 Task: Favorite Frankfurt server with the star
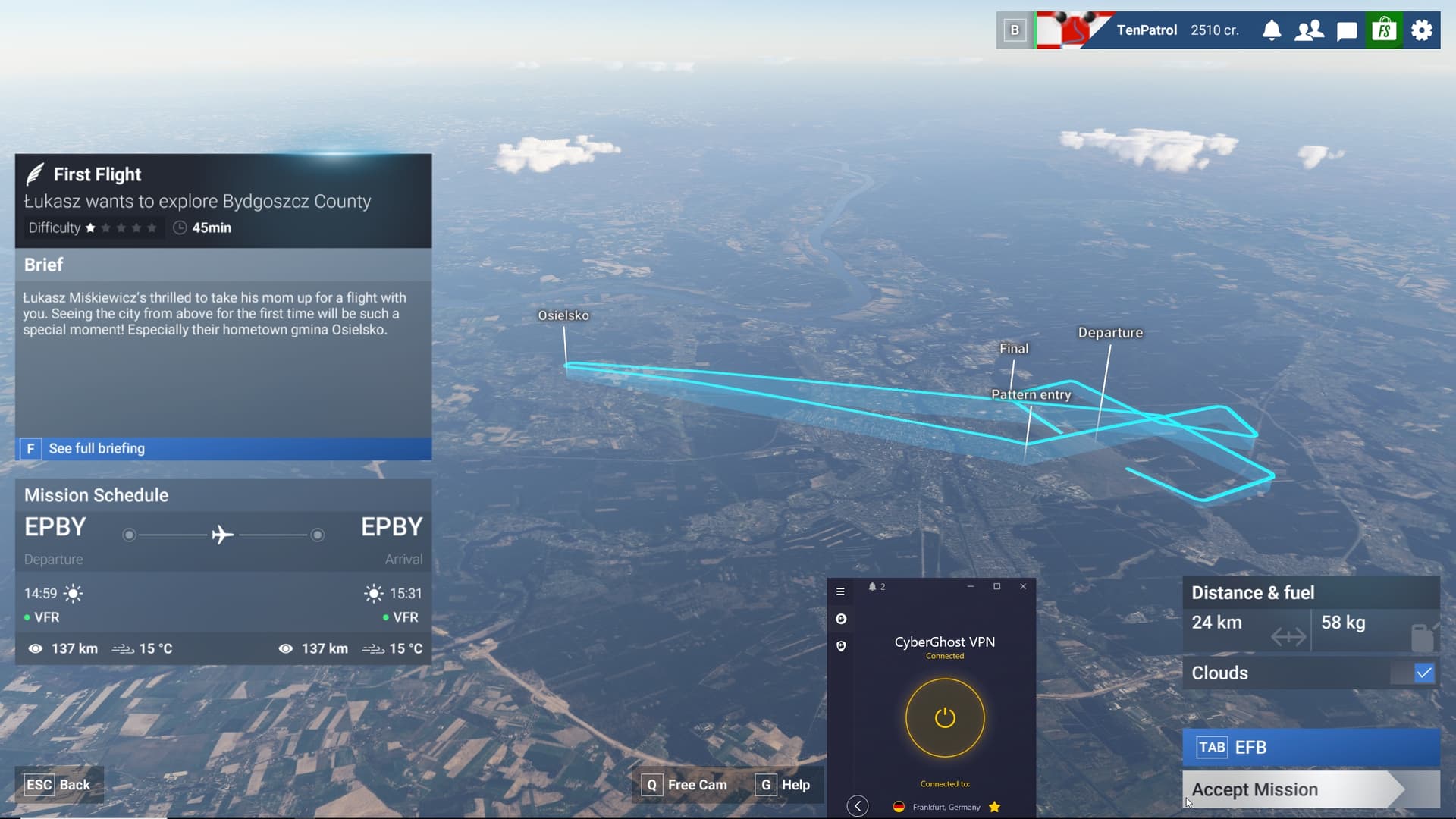coord(996,807)
